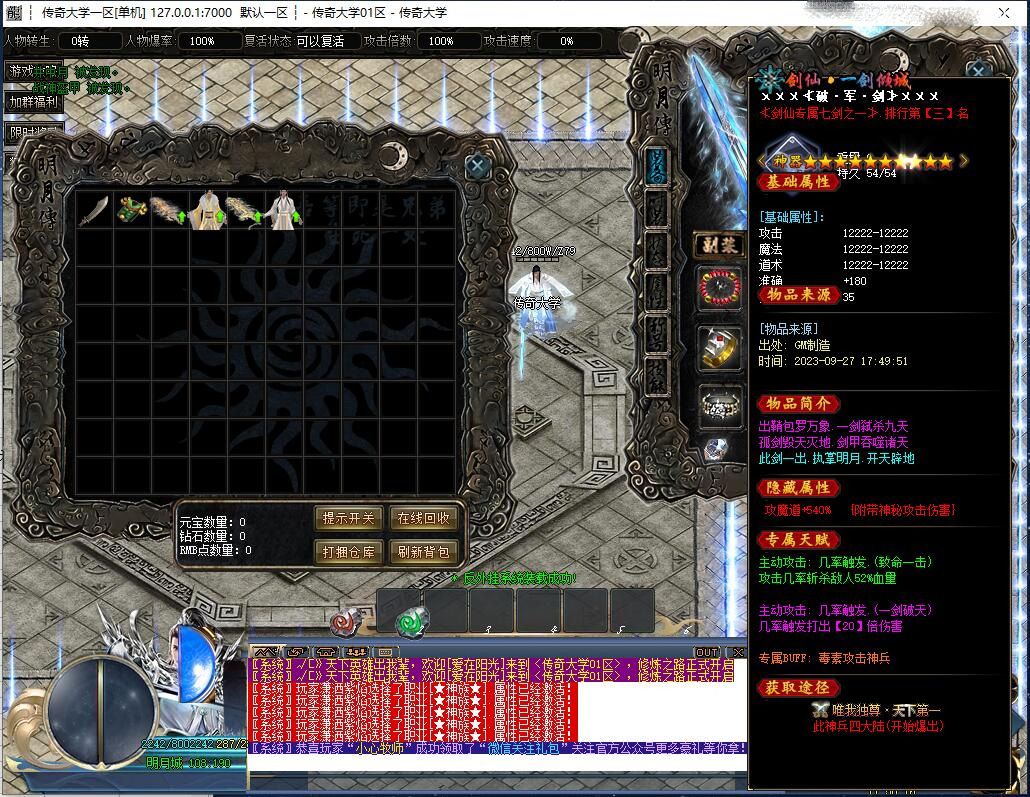Select the 打捆仓库 button
The image size is (1030, 797).
349,551
